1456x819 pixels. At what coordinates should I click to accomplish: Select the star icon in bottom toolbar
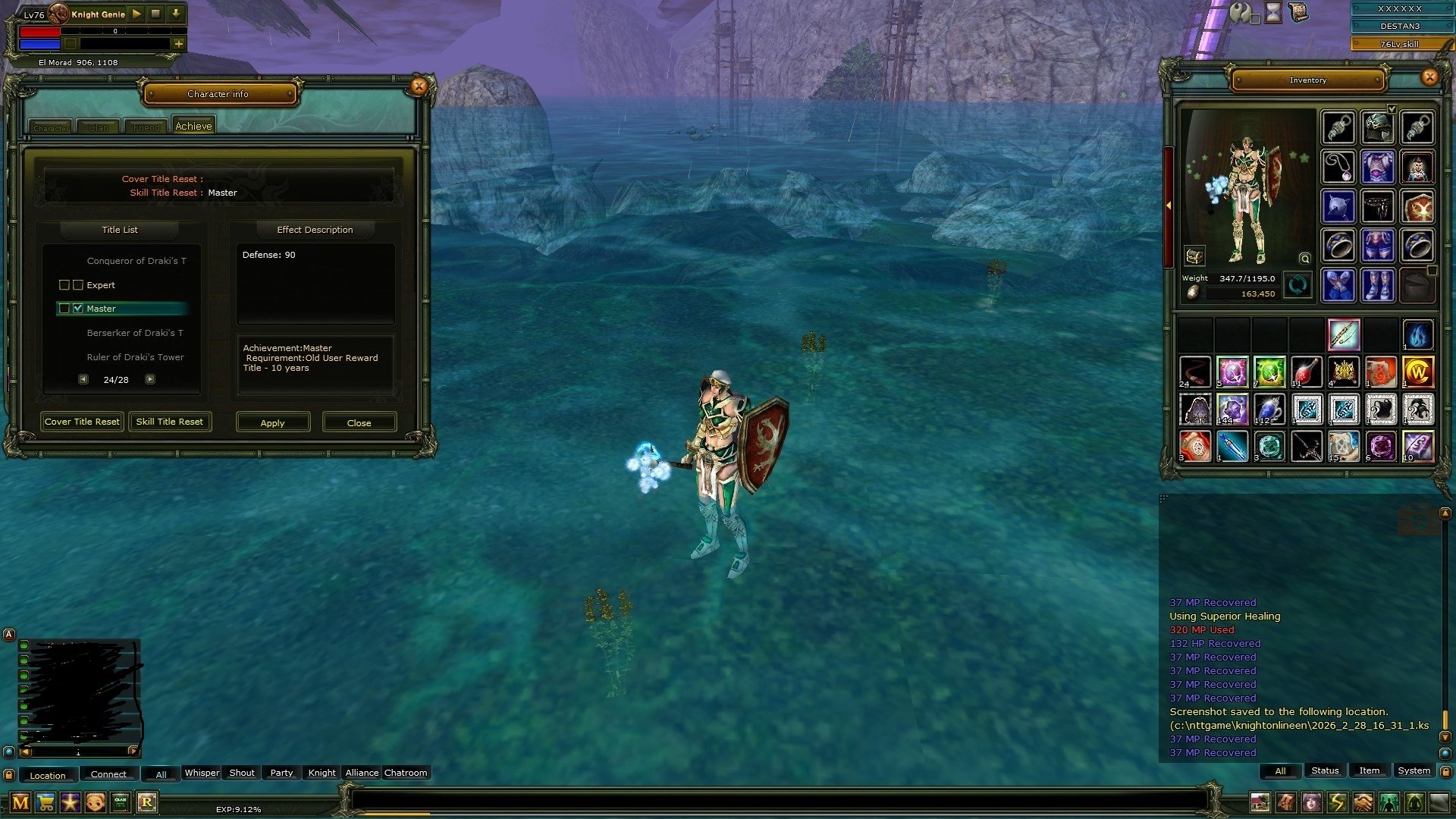71,802
